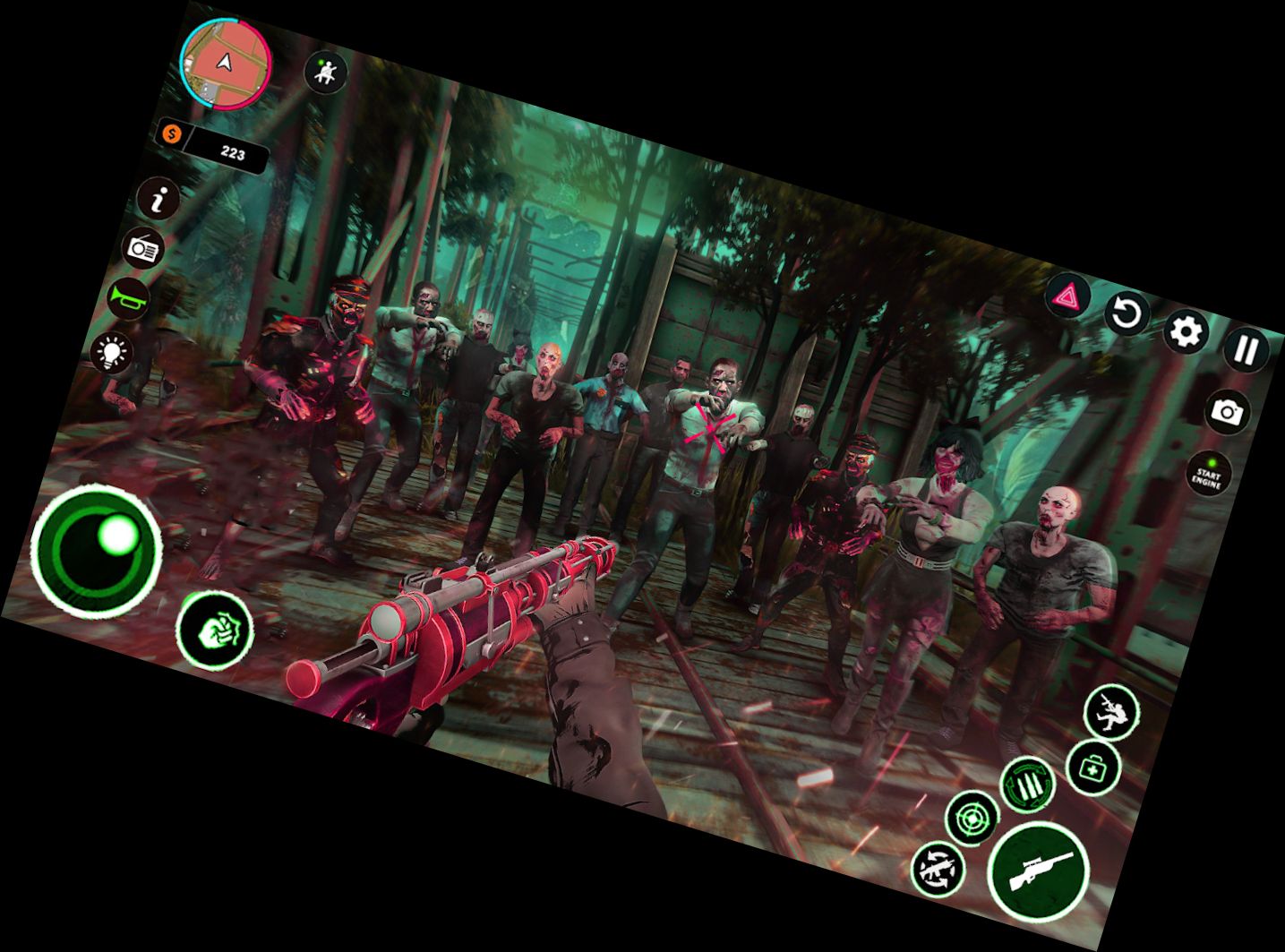Open the game settings gear
Image resolution: width=1285 pixels, height=952 pixels.
[x=1187, y=333]
